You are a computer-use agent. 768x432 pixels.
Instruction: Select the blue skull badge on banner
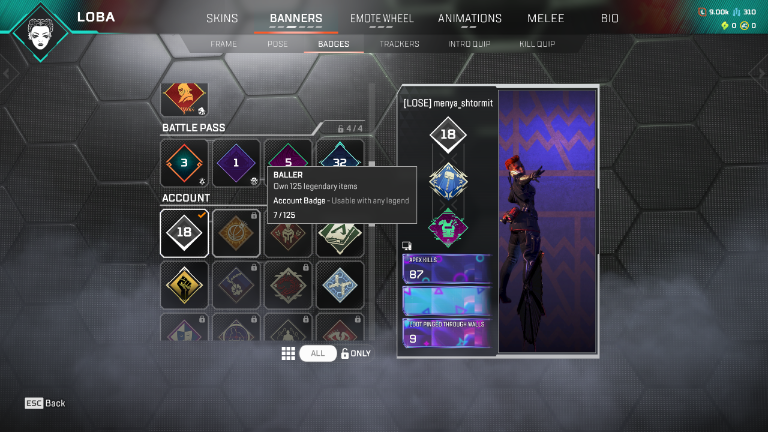pyautogui.click(x=448, y=180)
